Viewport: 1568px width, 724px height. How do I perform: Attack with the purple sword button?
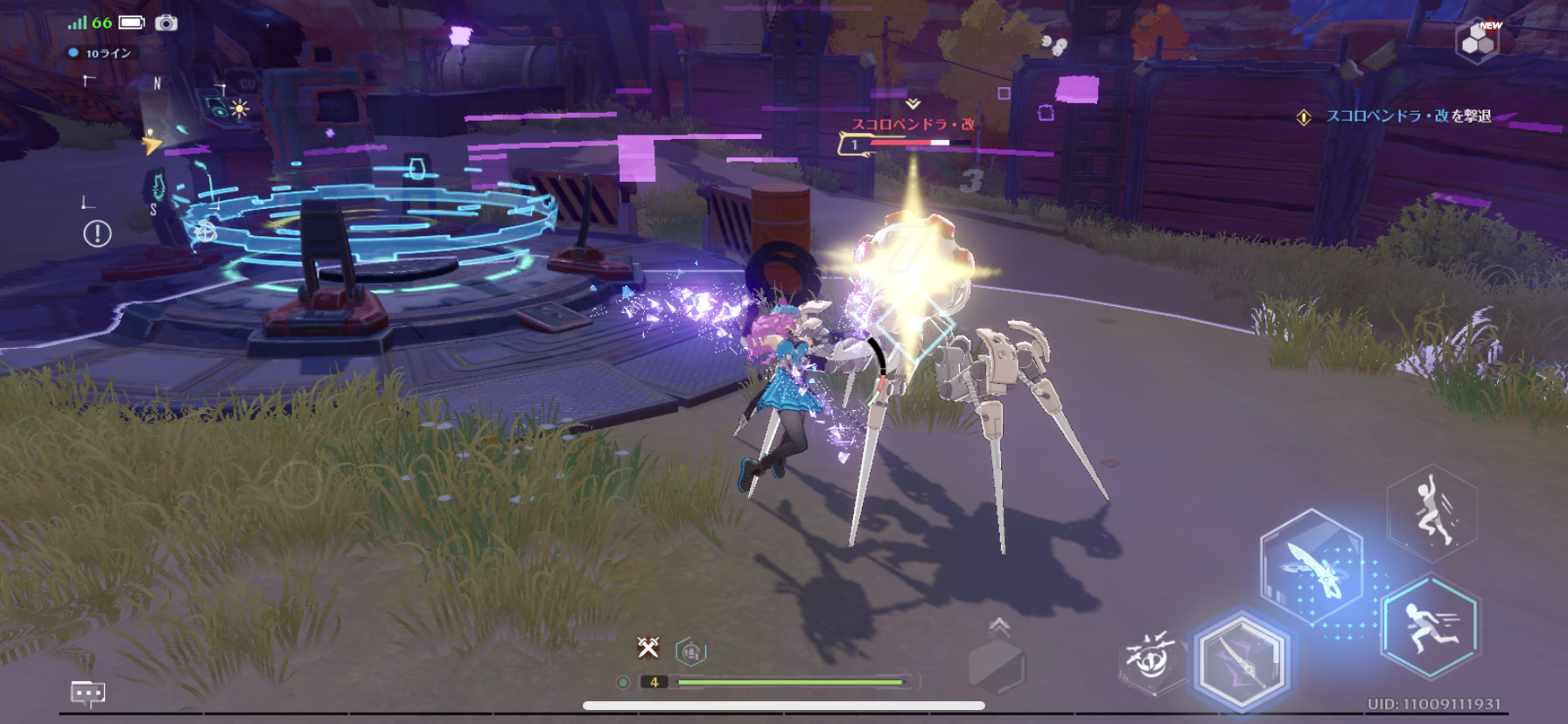click(1242, 662)
